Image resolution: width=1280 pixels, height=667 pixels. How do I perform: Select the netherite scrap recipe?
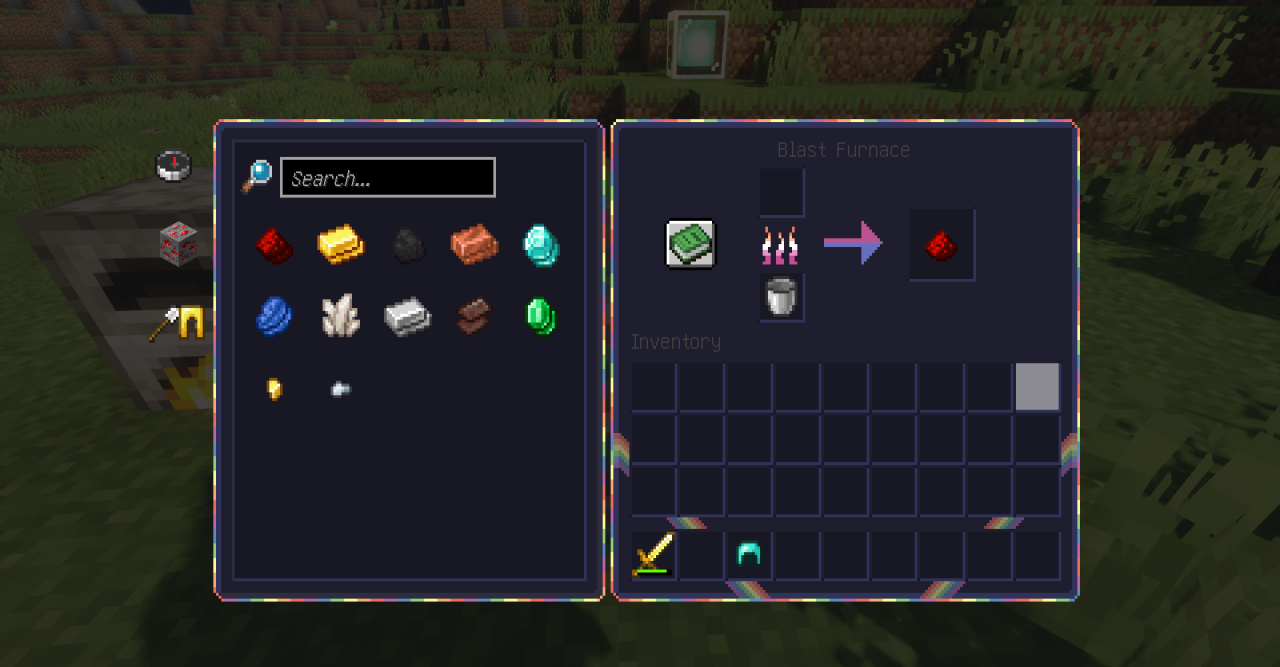coord(474,316)
